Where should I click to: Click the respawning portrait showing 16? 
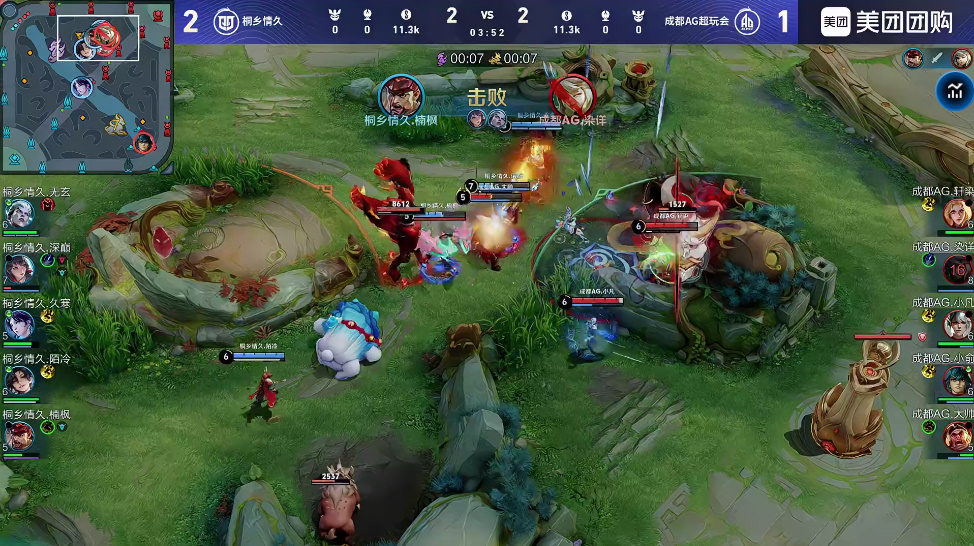pyautogui.click(x=956, y=269)
